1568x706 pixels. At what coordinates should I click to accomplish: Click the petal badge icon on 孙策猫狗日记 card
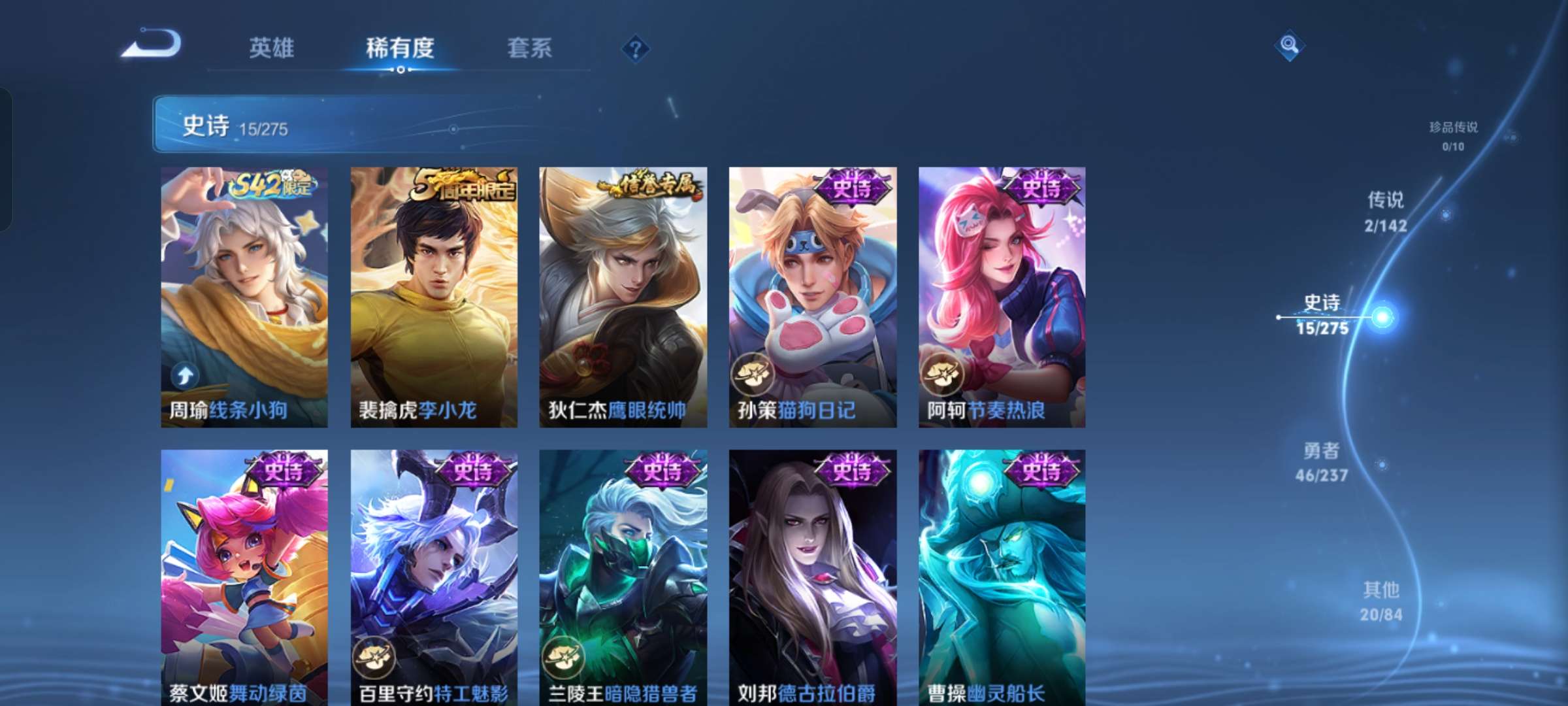753,375
